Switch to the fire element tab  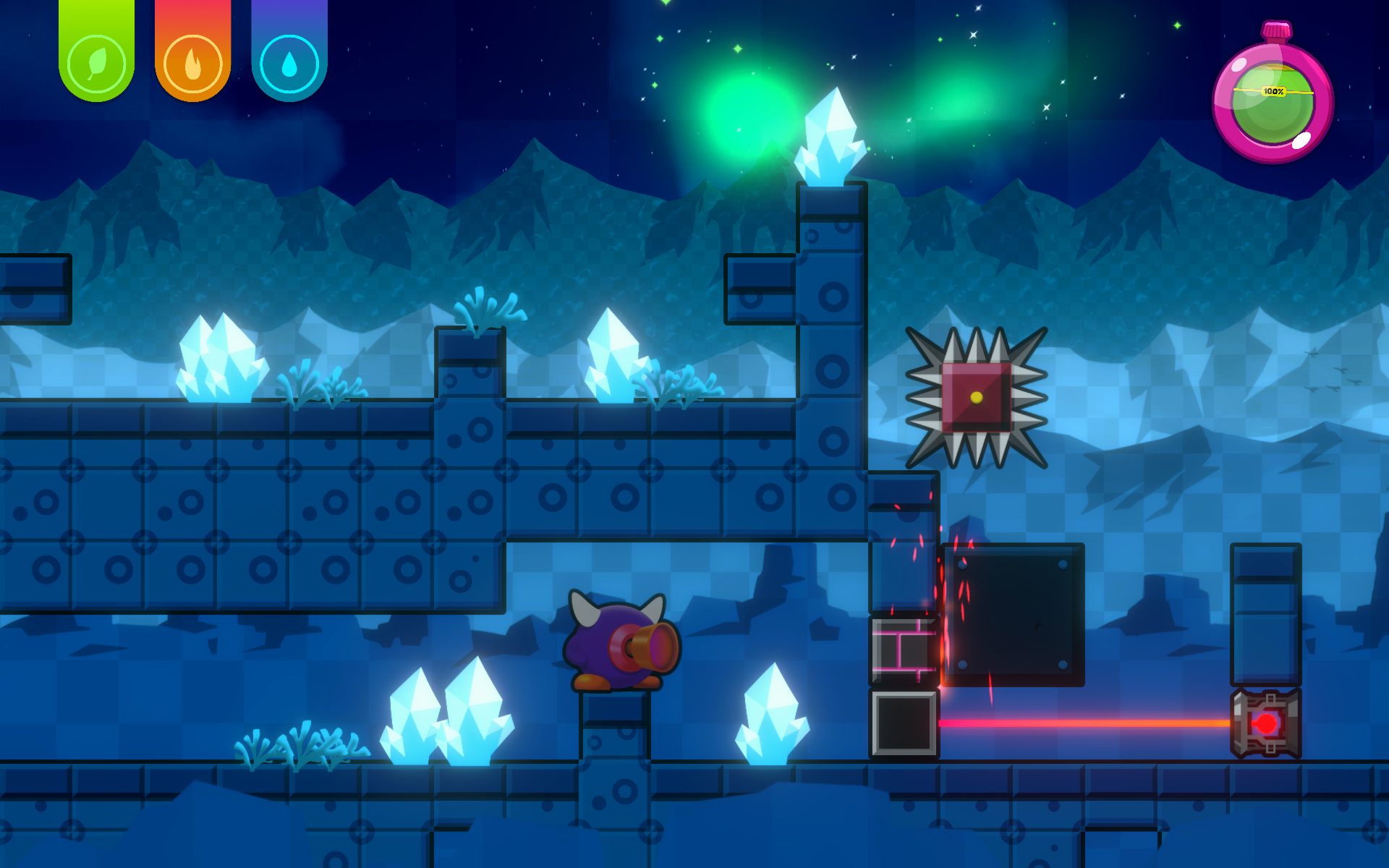click(x=192, y=51)
